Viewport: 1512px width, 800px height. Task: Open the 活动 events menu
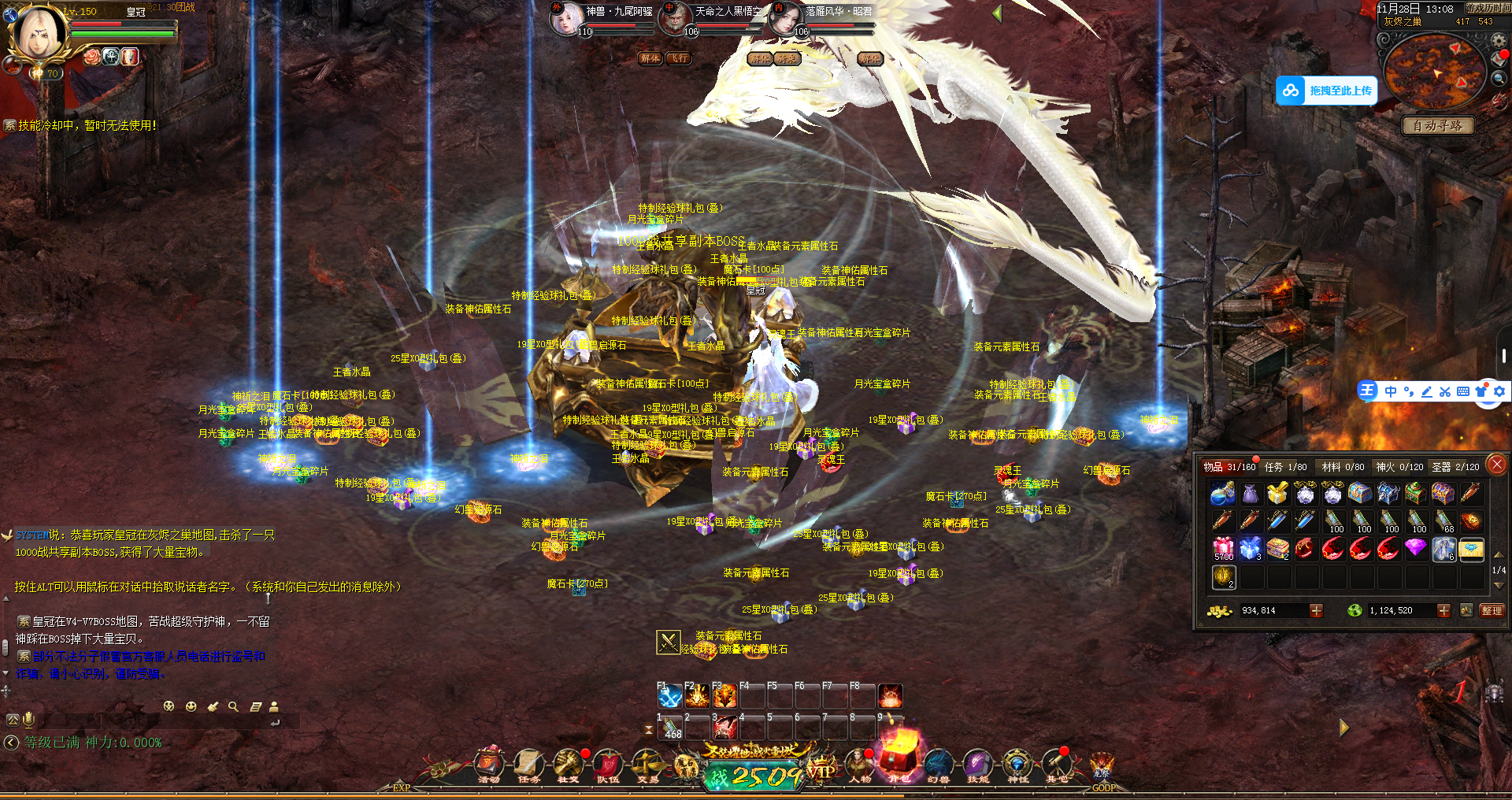[489, 764]
